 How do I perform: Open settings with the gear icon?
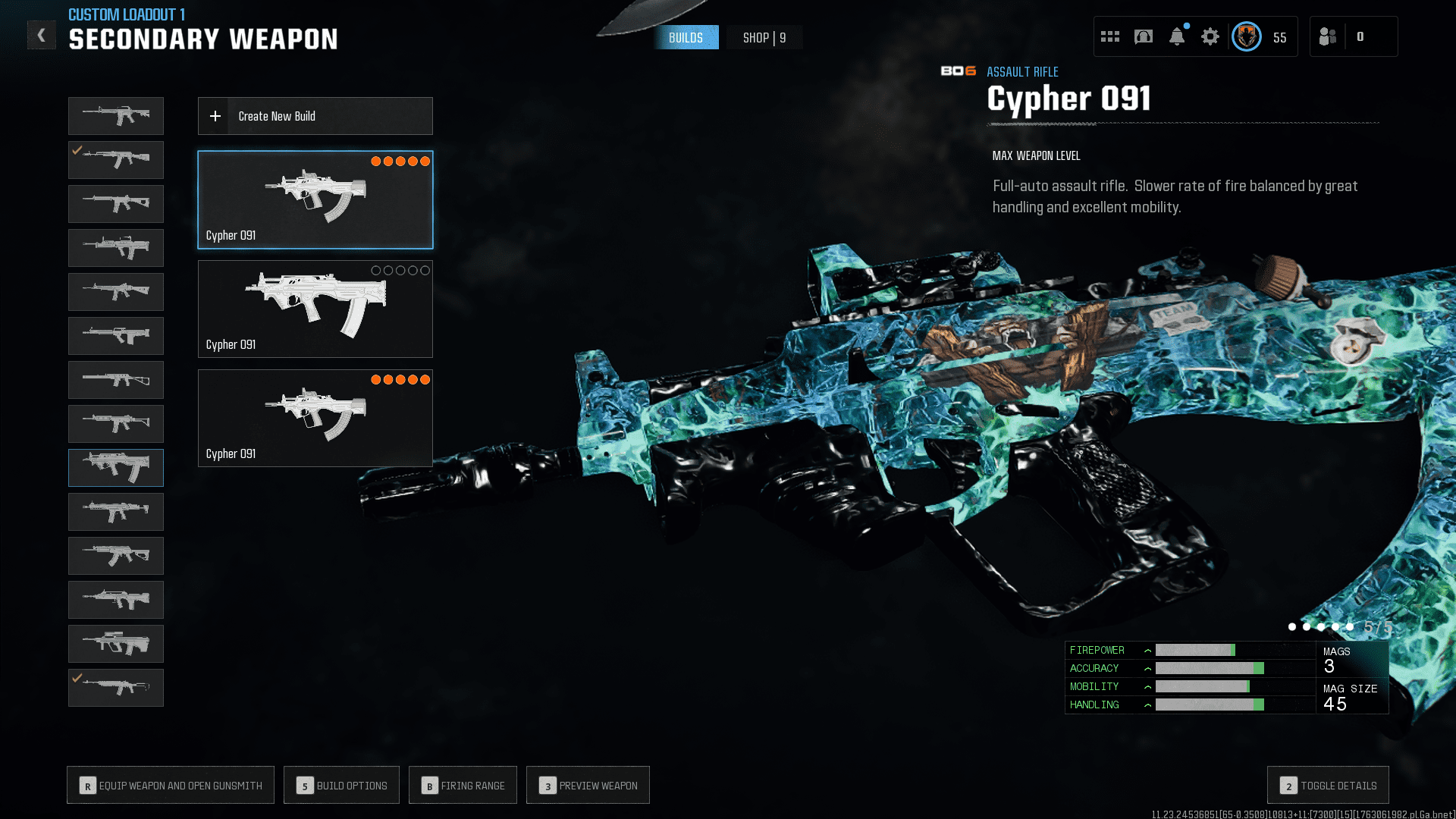pos(1210,36)
